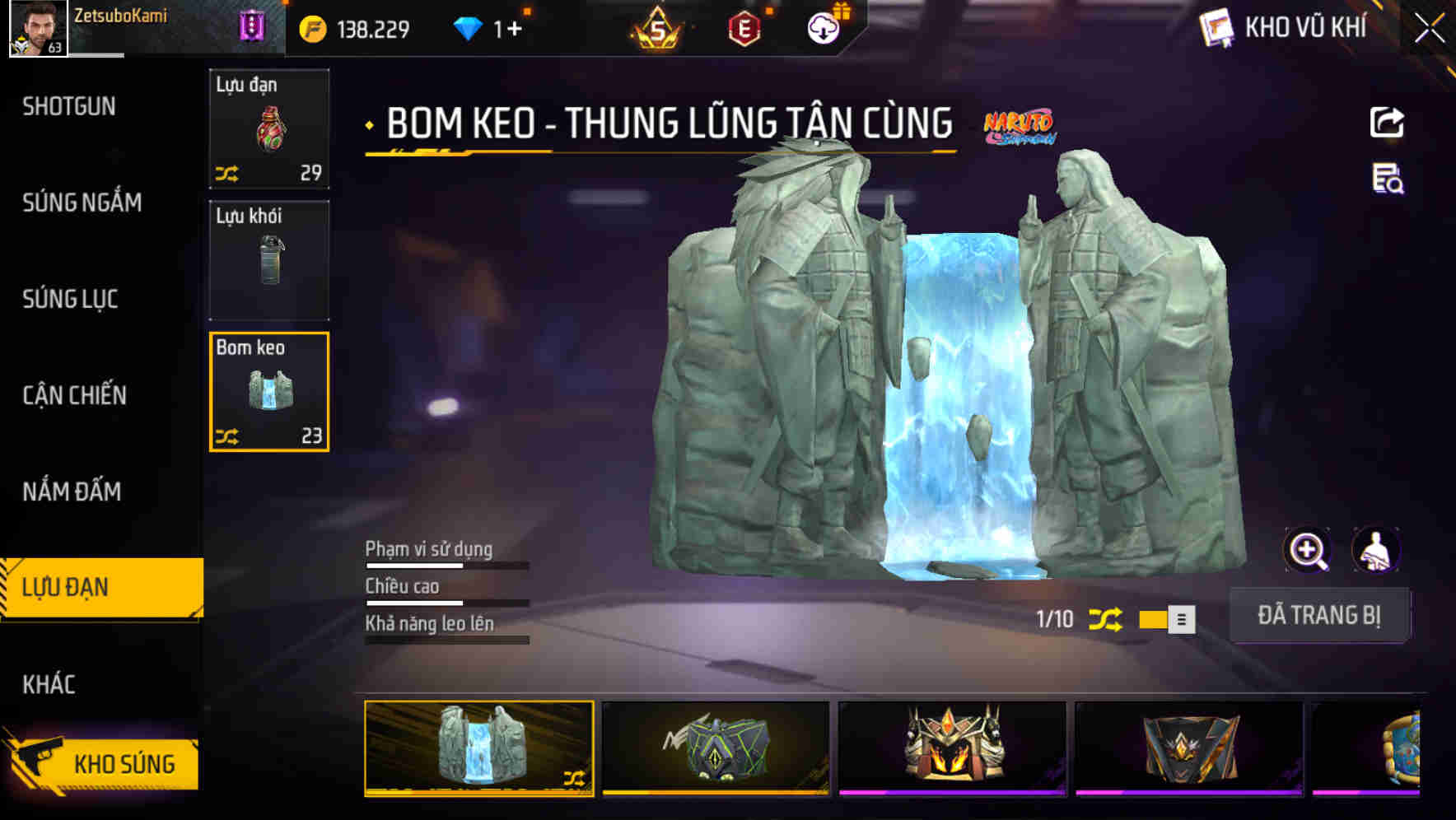The image size is (1456, 820).
Task: Click the magnifier zoom icon near Đã Trang Bị
Action: point(1308,550)
